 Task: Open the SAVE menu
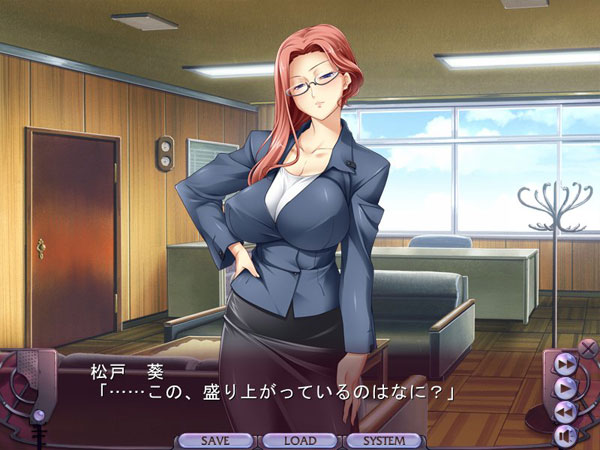click(215, 440)
